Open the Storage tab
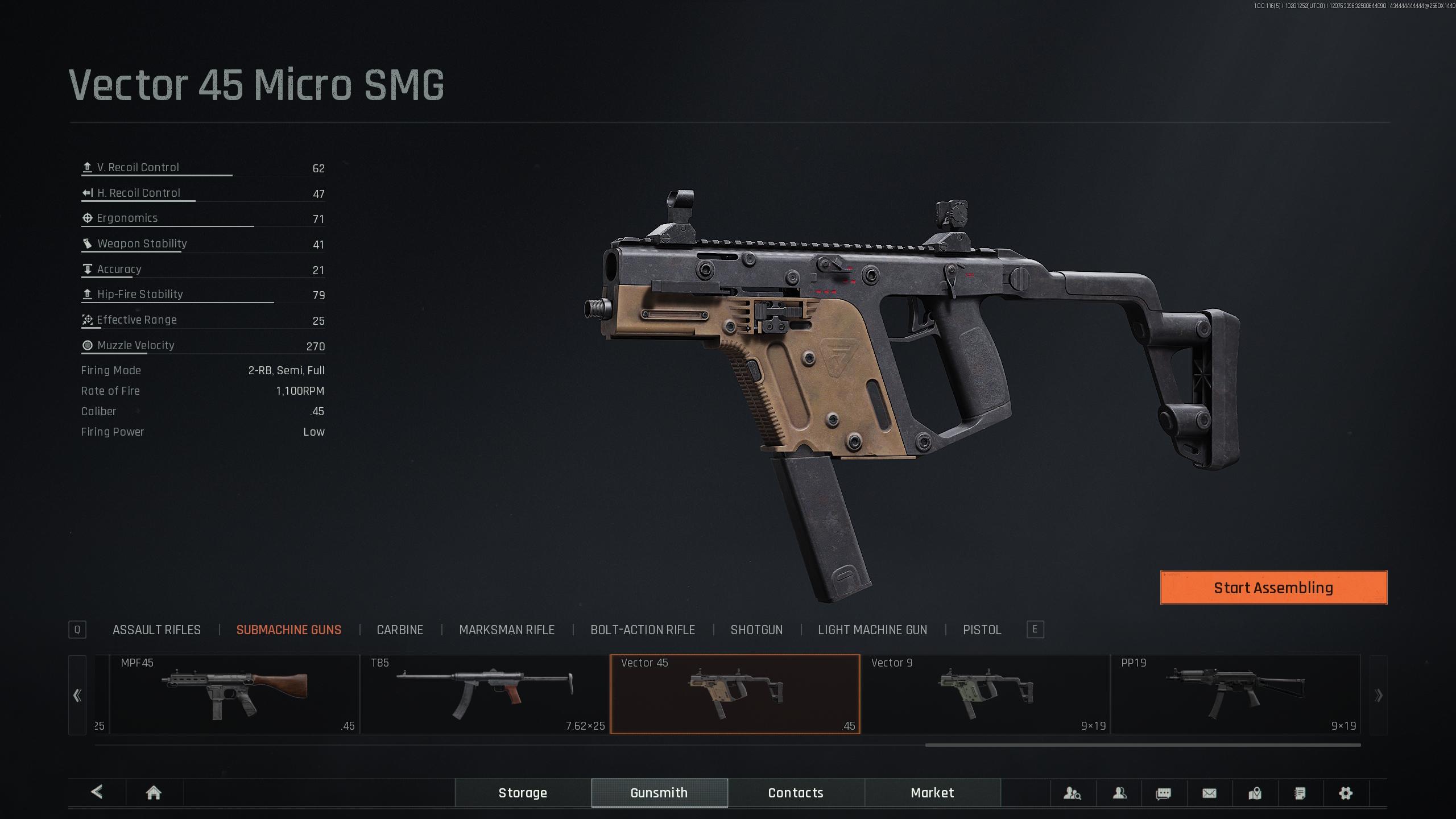The width and height of the screenshot is (1456, 819). tap(523, 793)
